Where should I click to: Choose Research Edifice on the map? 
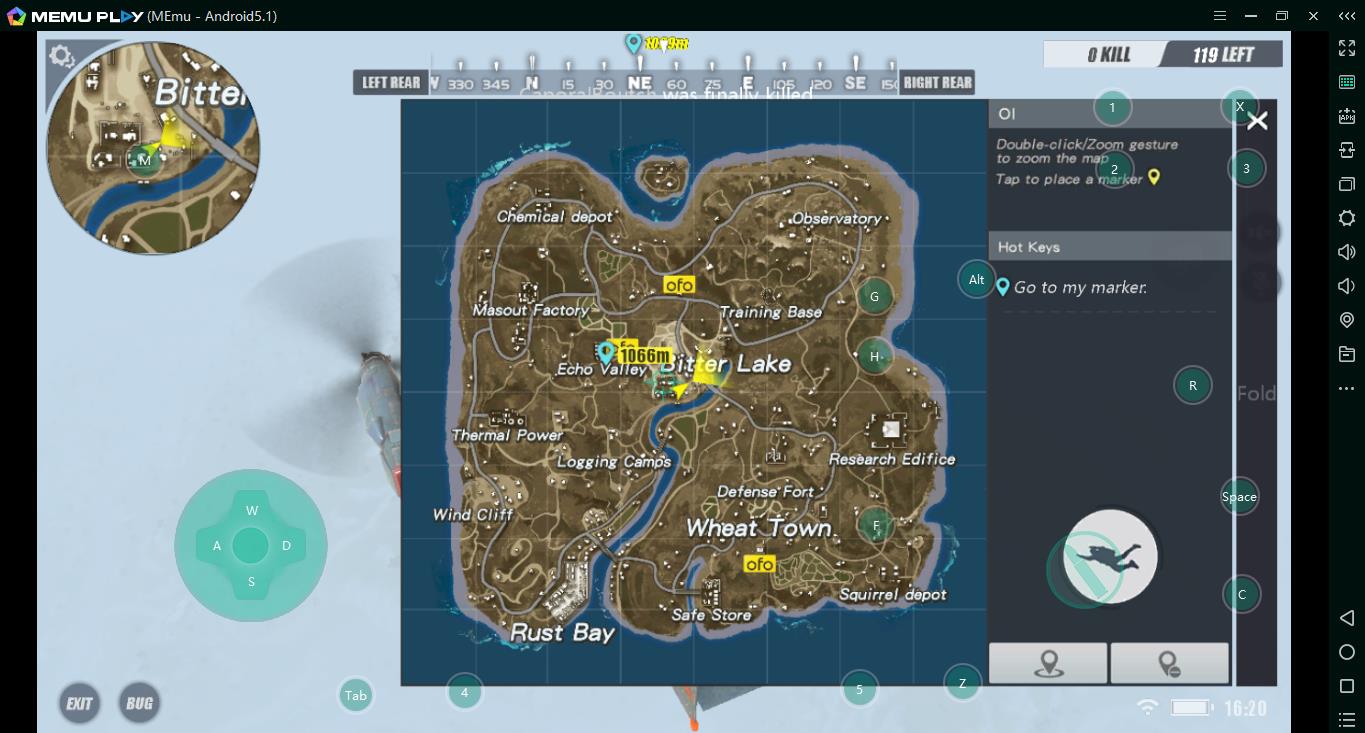(x=892, y=459)
